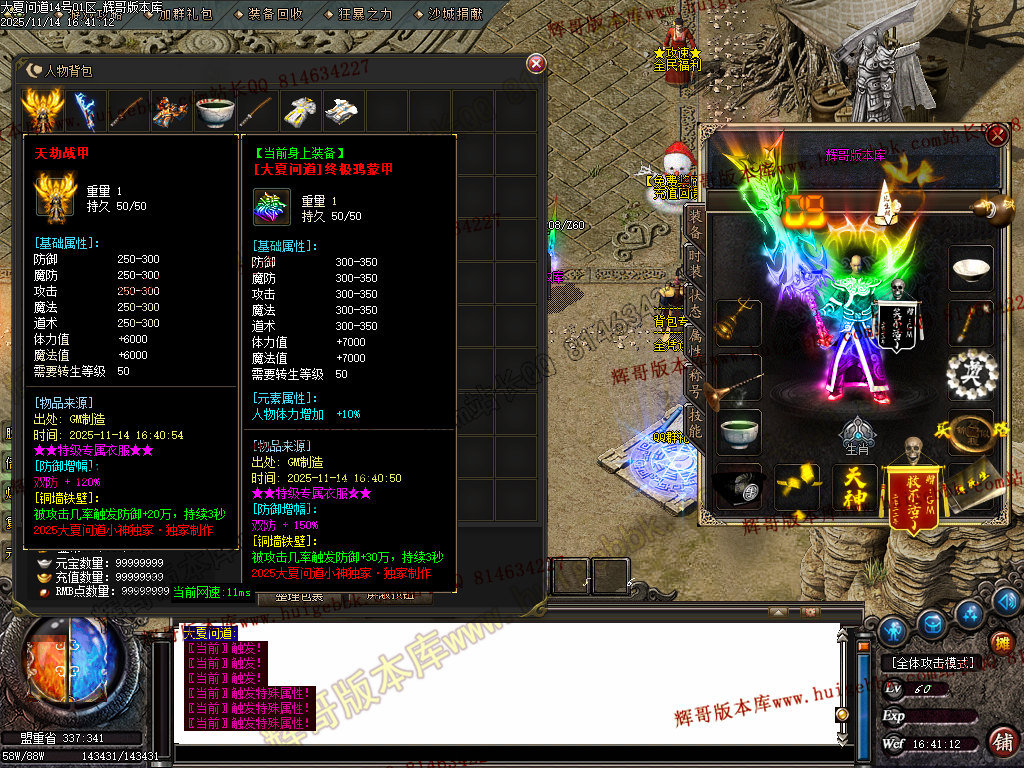The image size is (1024, 768).
Task: Open the 加群礼包 menu entry
Action: [x=185, y=13]
